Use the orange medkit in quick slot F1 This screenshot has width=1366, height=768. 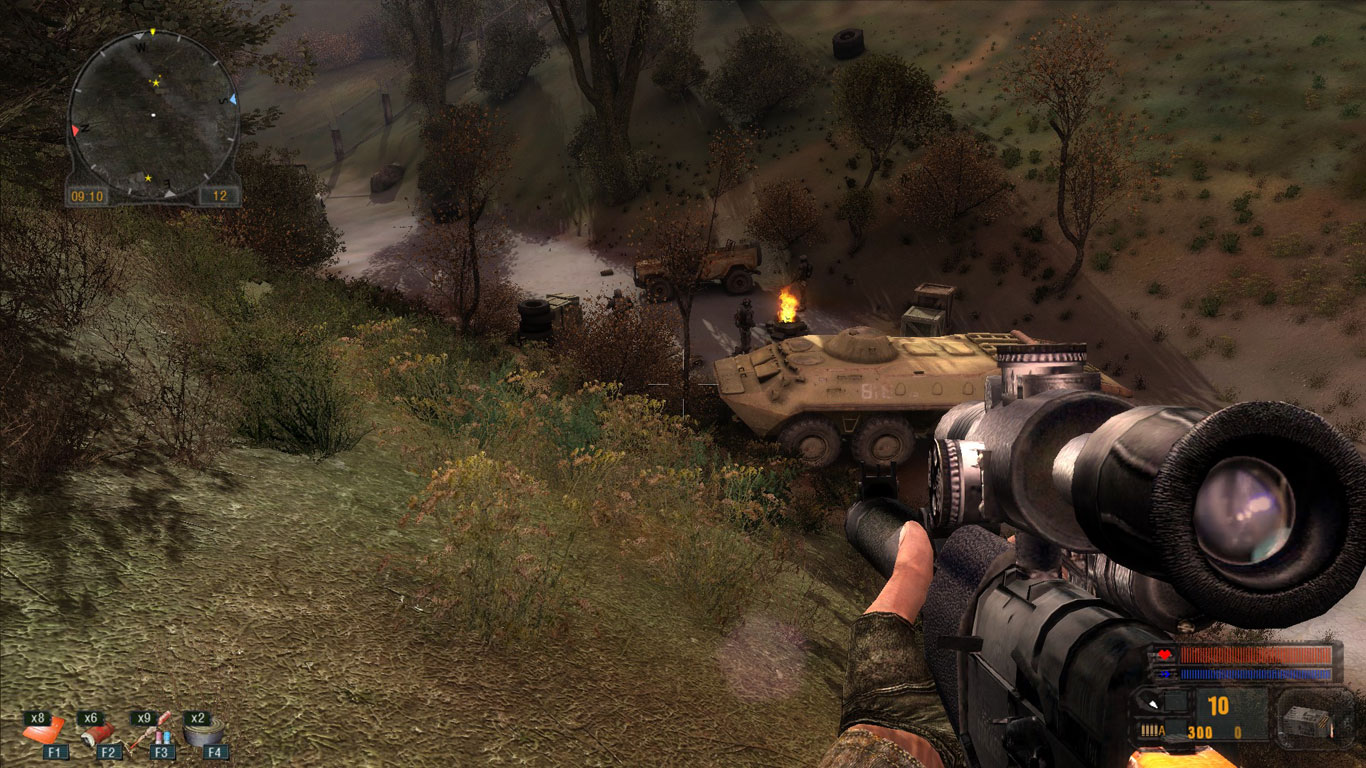tap(42, 732)
